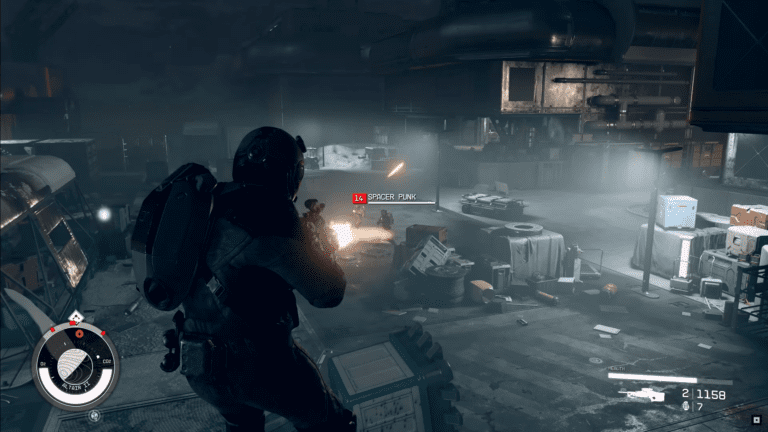
Task: Select the Spacer Punk enemy nameplate
Action: (x=392, y=198)
